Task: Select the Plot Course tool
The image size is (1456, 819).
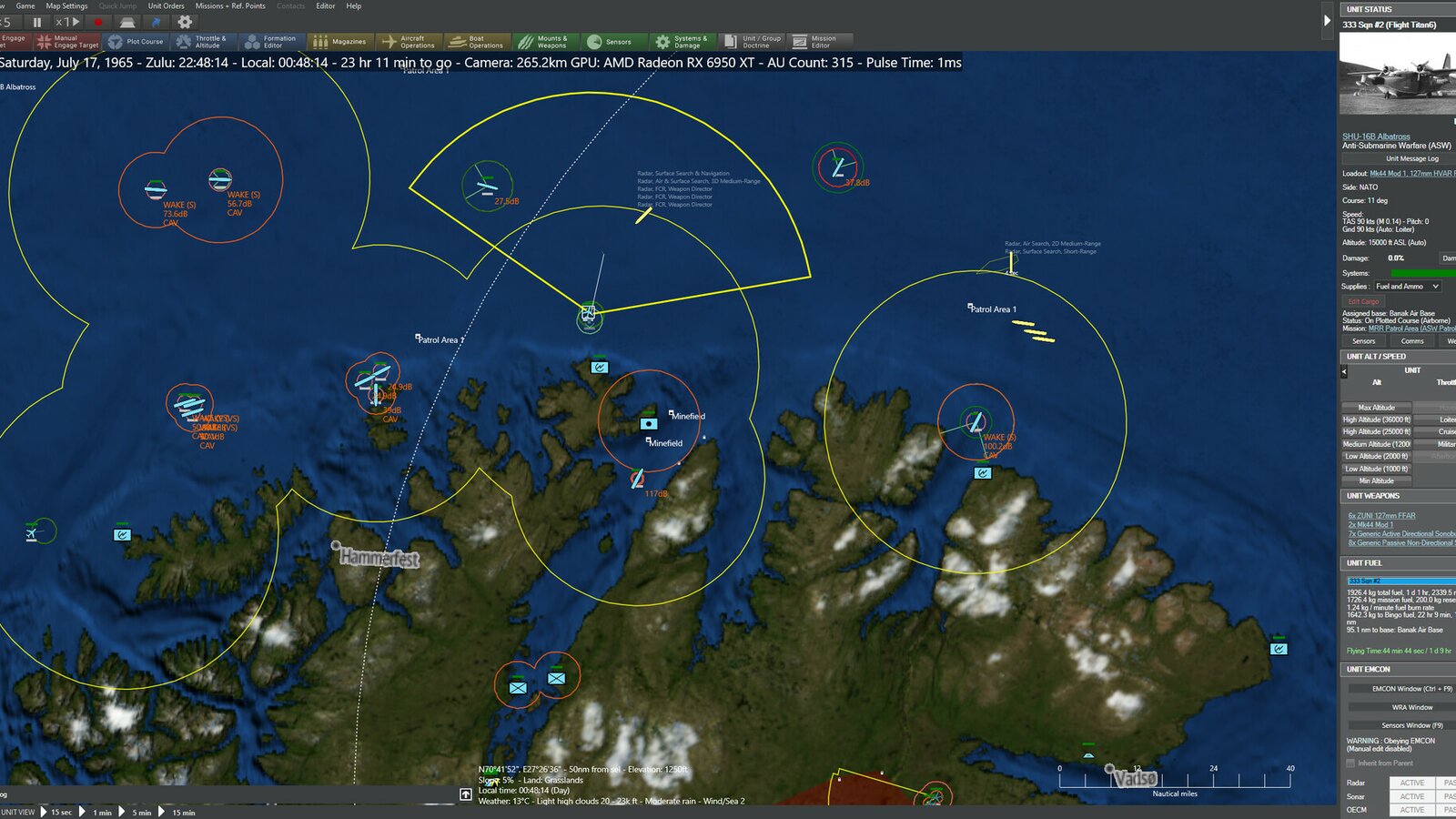Action: coord(136,42)
